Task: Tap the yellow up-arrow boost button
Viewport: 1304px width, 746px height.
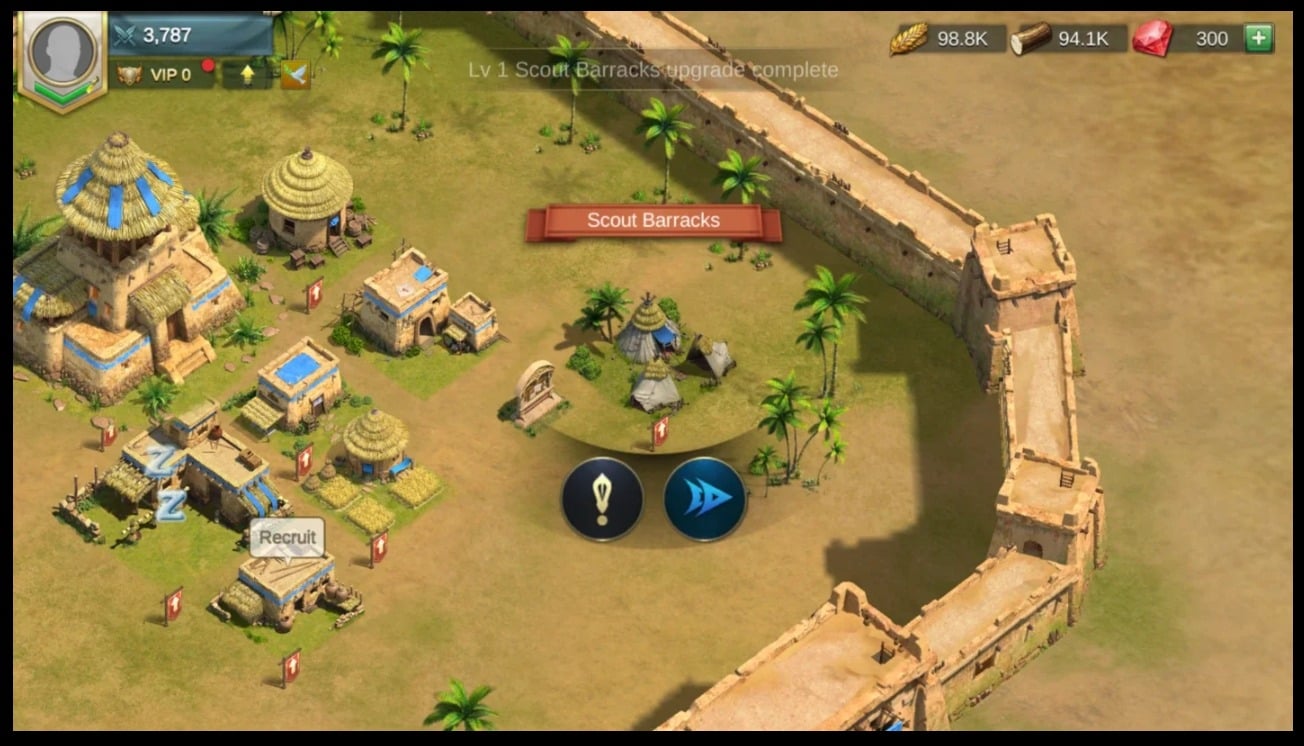Action: (247, 75)
